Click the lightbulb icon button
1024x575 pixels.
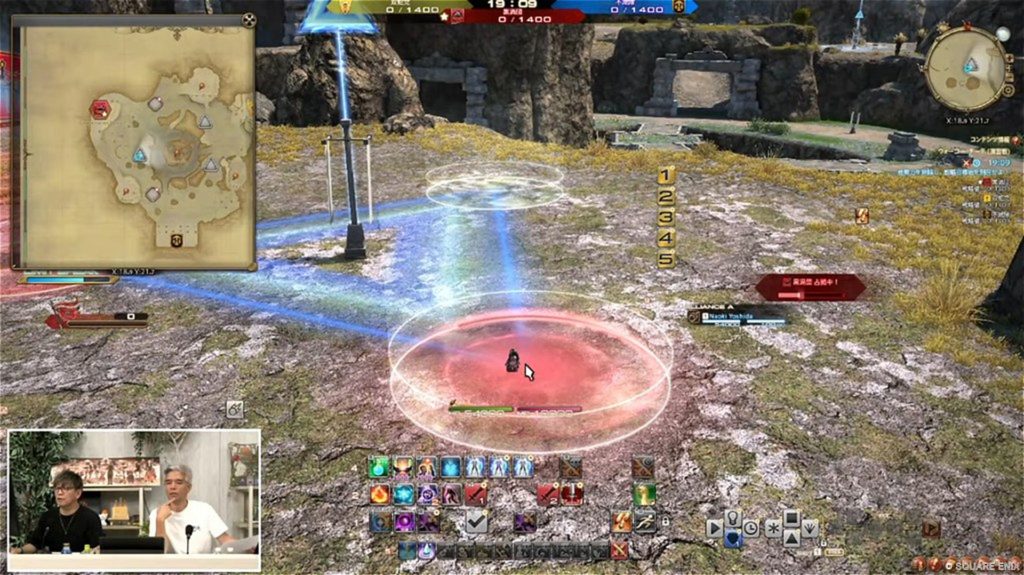pyautogui.click(x=732, y=518)
